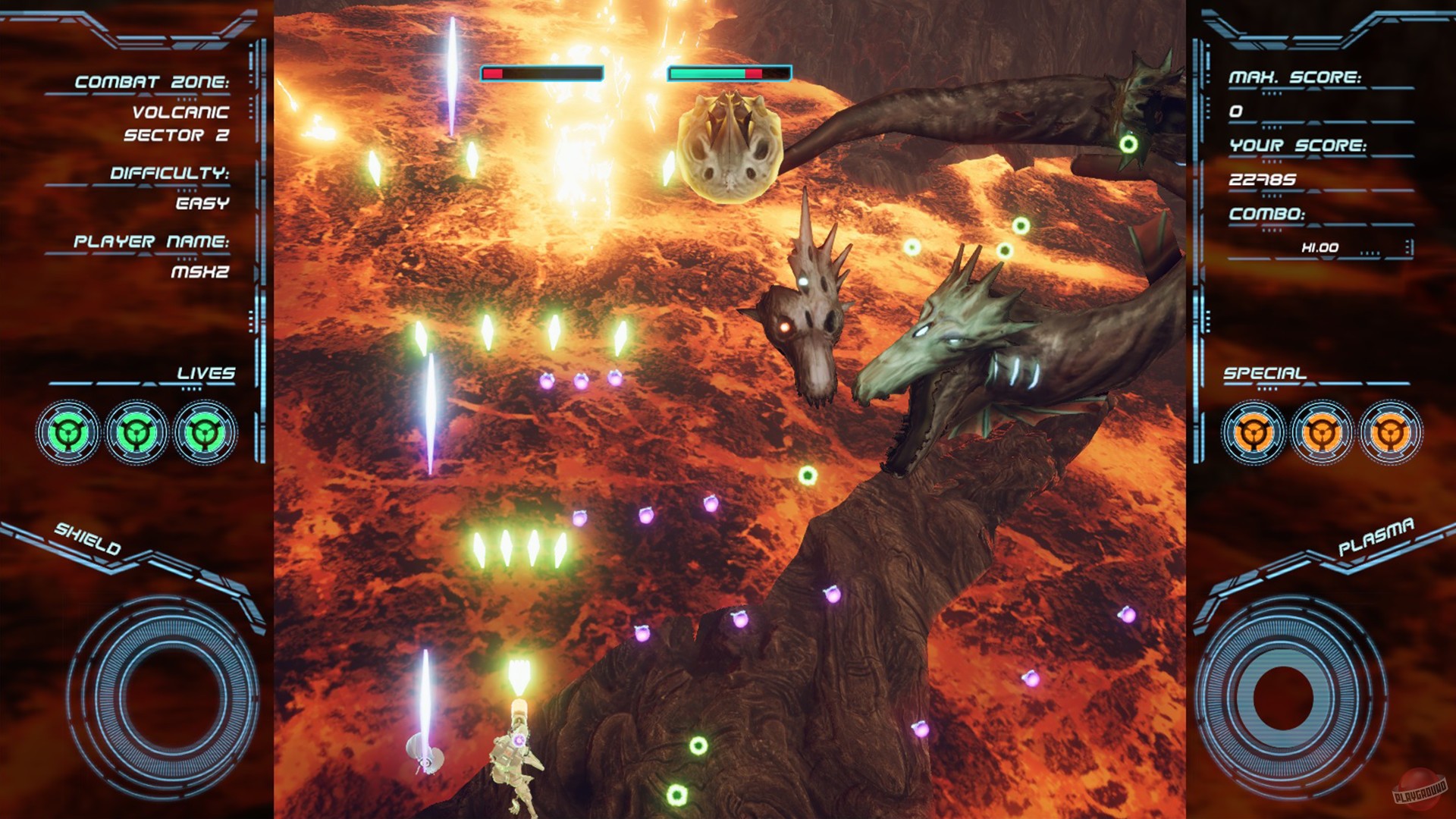Toggle the Special section header

[x=1263, y=373]
